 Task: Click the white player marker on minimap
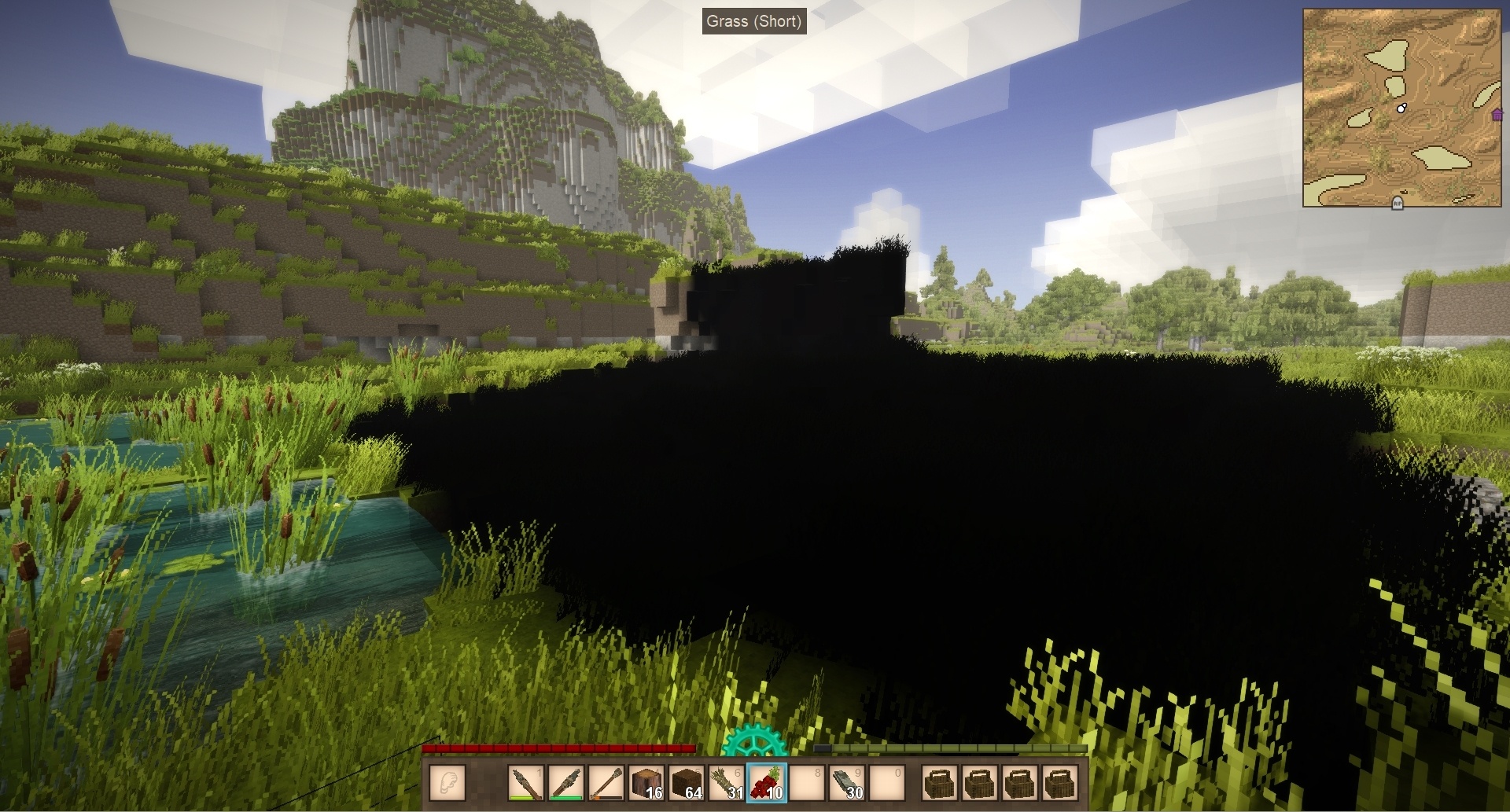pyautogui.click(x=1401, y=108)
